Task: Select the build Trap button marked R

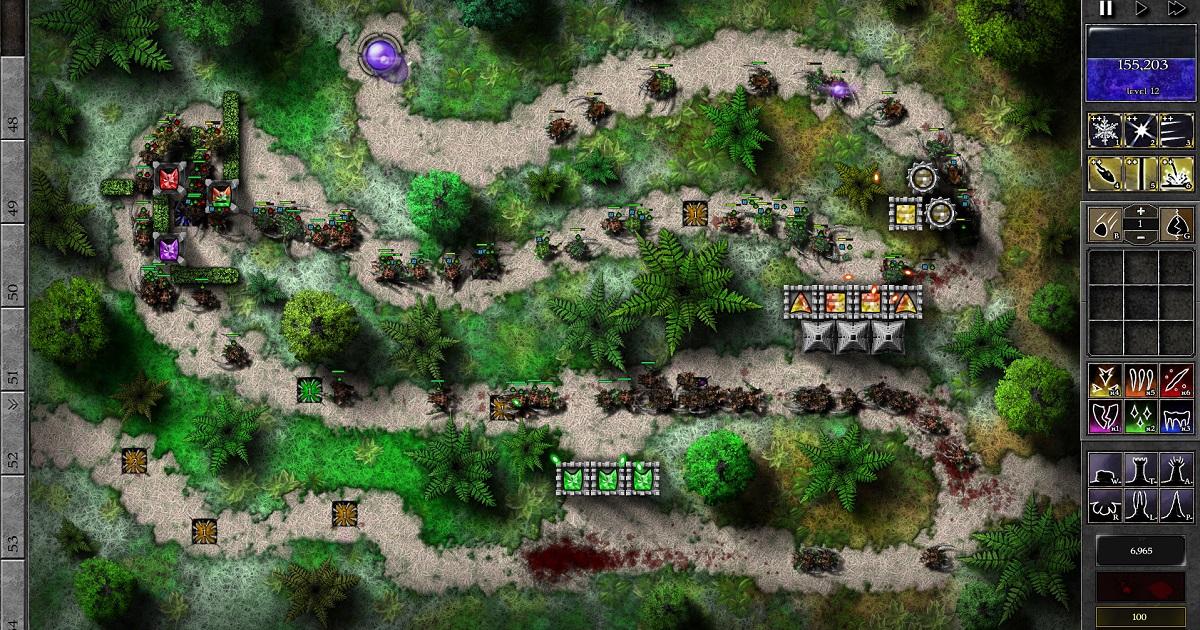Action: point(1105,501)
